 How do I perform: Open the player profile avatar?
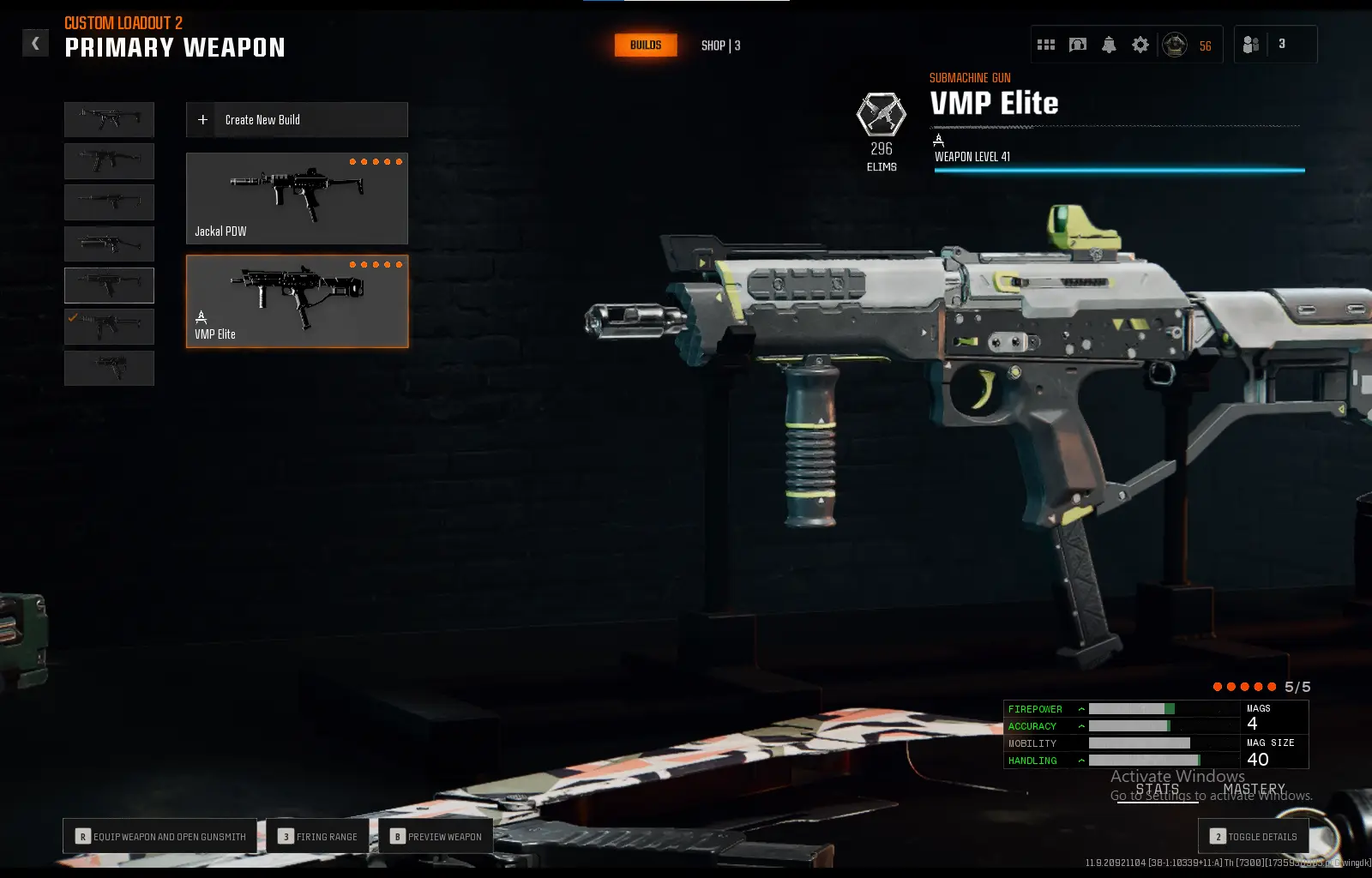(x=1175, y=45)
